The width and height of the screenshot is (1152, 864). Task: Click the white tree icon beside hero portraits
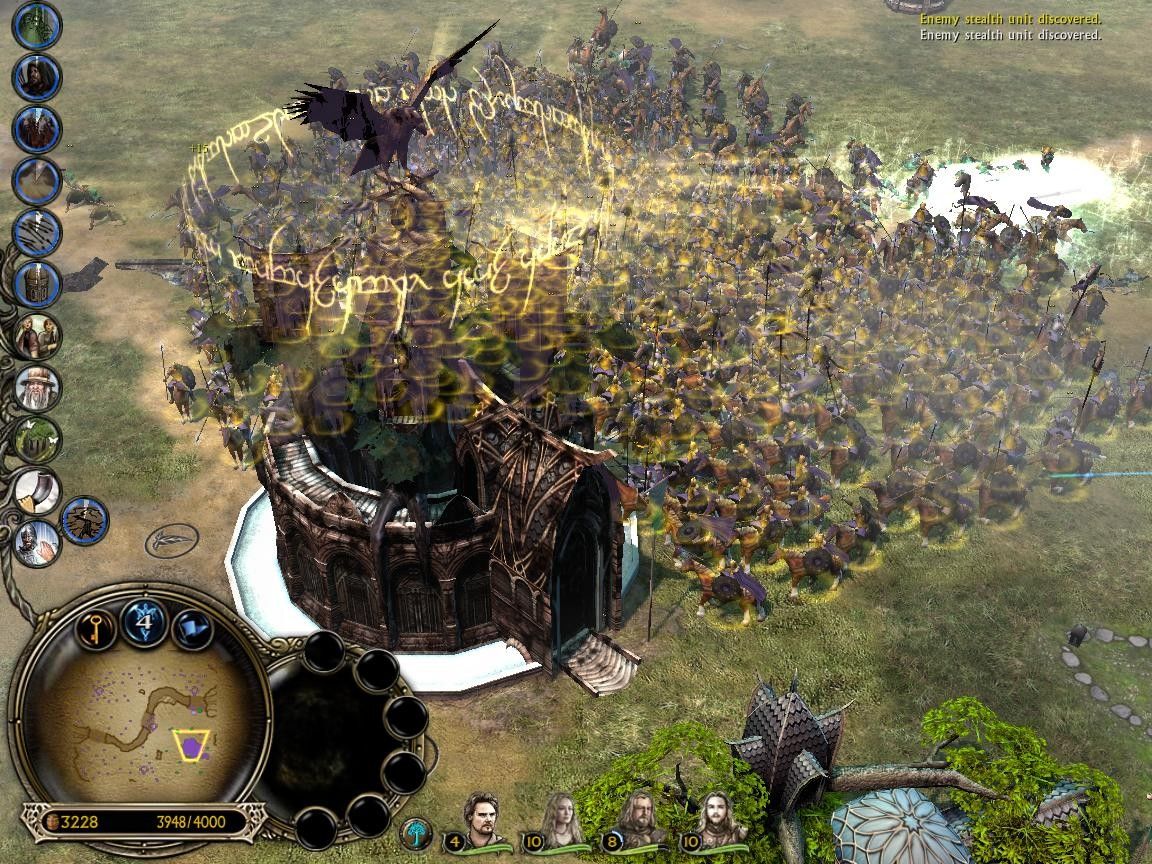coord(415,833)
